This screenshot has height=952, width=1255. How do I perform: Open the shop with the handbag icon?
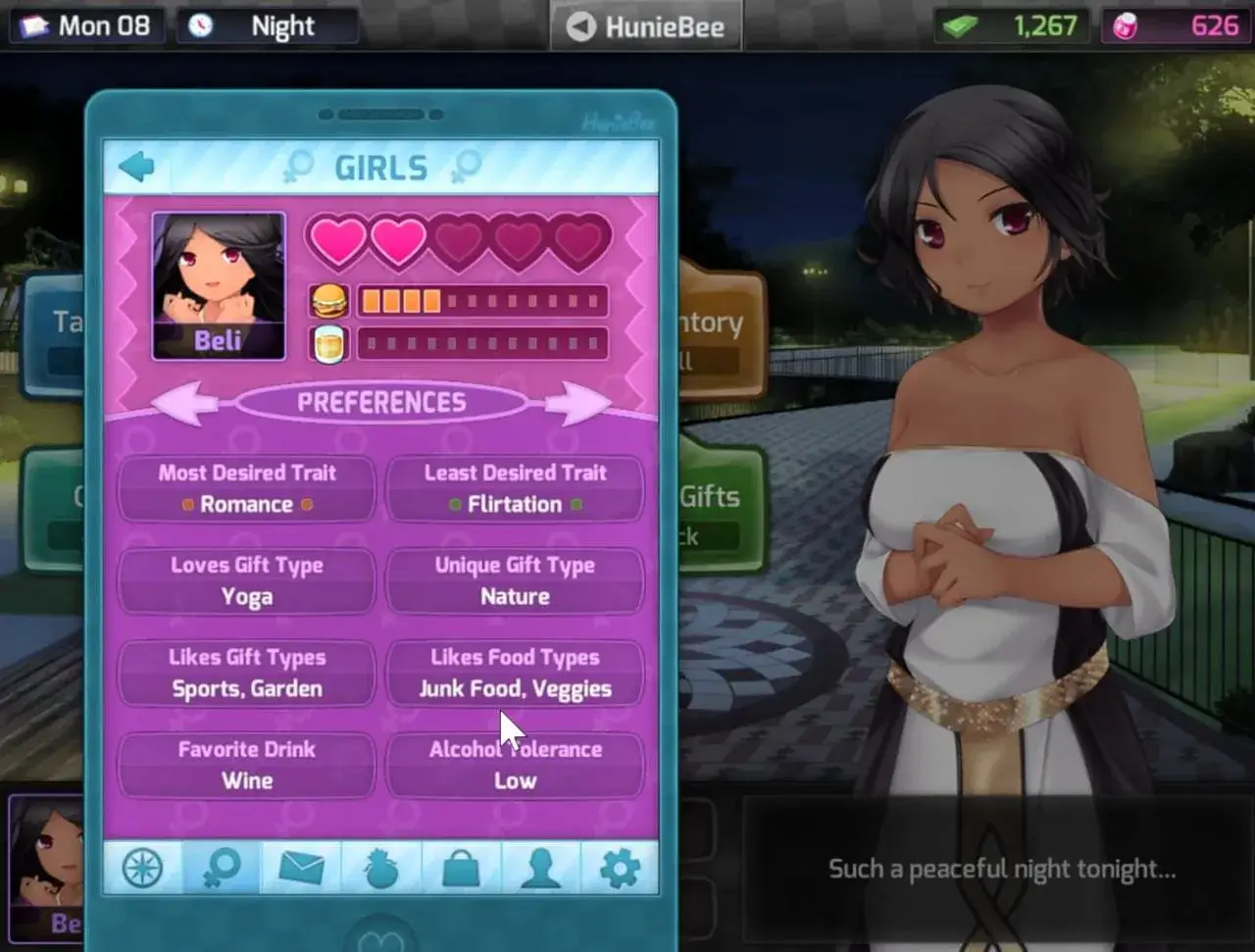point(462,867)
